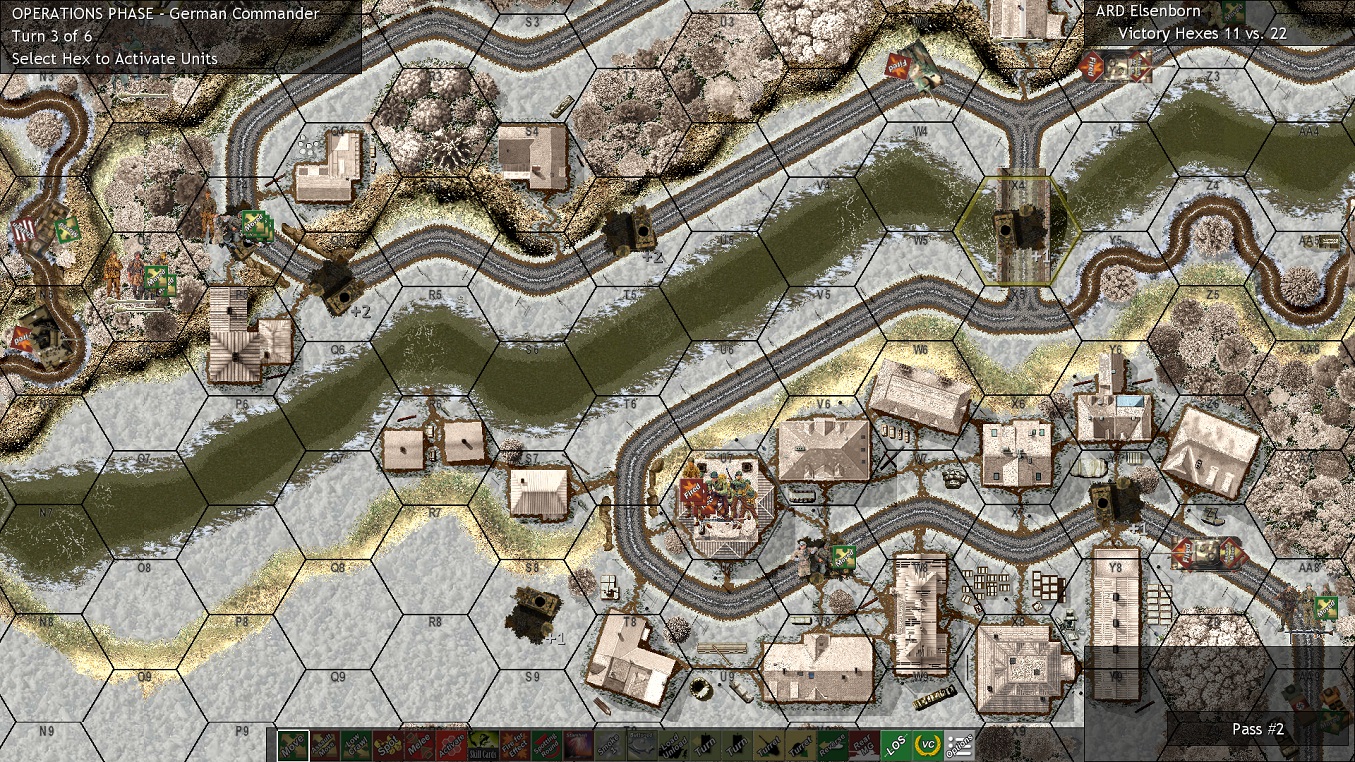Select the Move command icon

(291, 744)
